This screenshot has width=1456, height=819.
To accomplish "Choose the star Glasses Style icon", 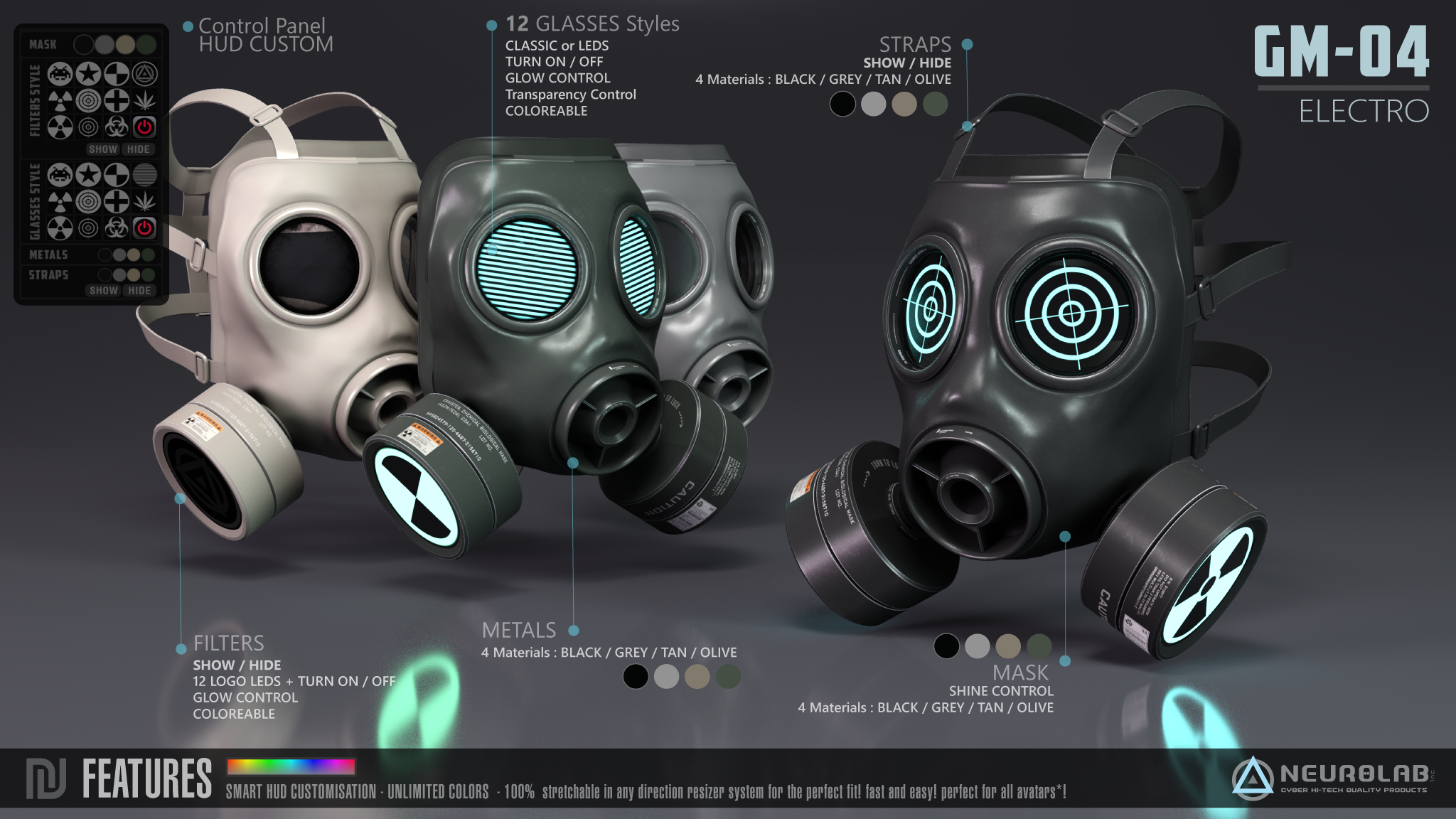I will click(88, 174).
